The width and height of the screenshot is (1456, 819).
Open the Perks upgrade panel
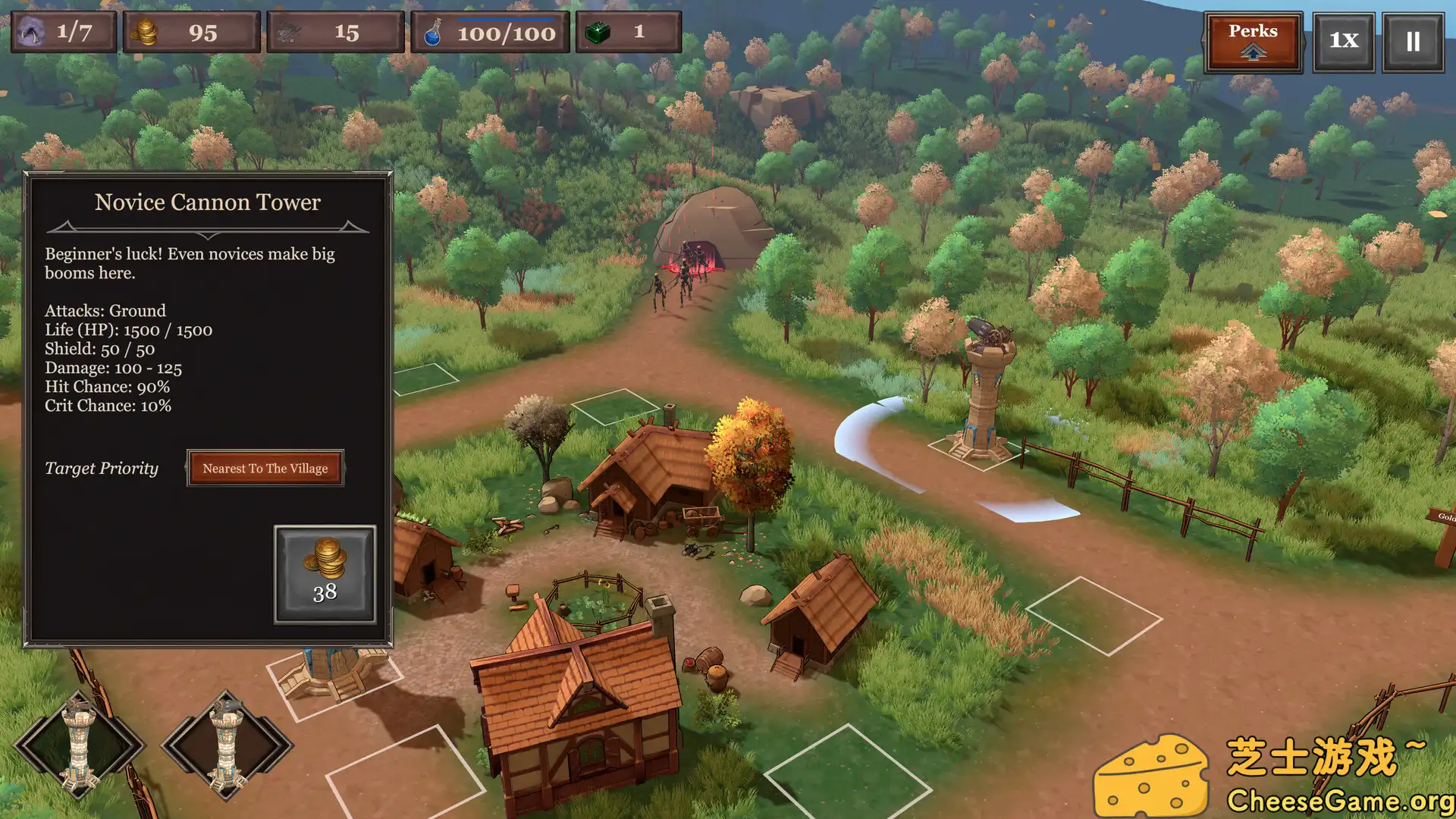[1252, 40]
